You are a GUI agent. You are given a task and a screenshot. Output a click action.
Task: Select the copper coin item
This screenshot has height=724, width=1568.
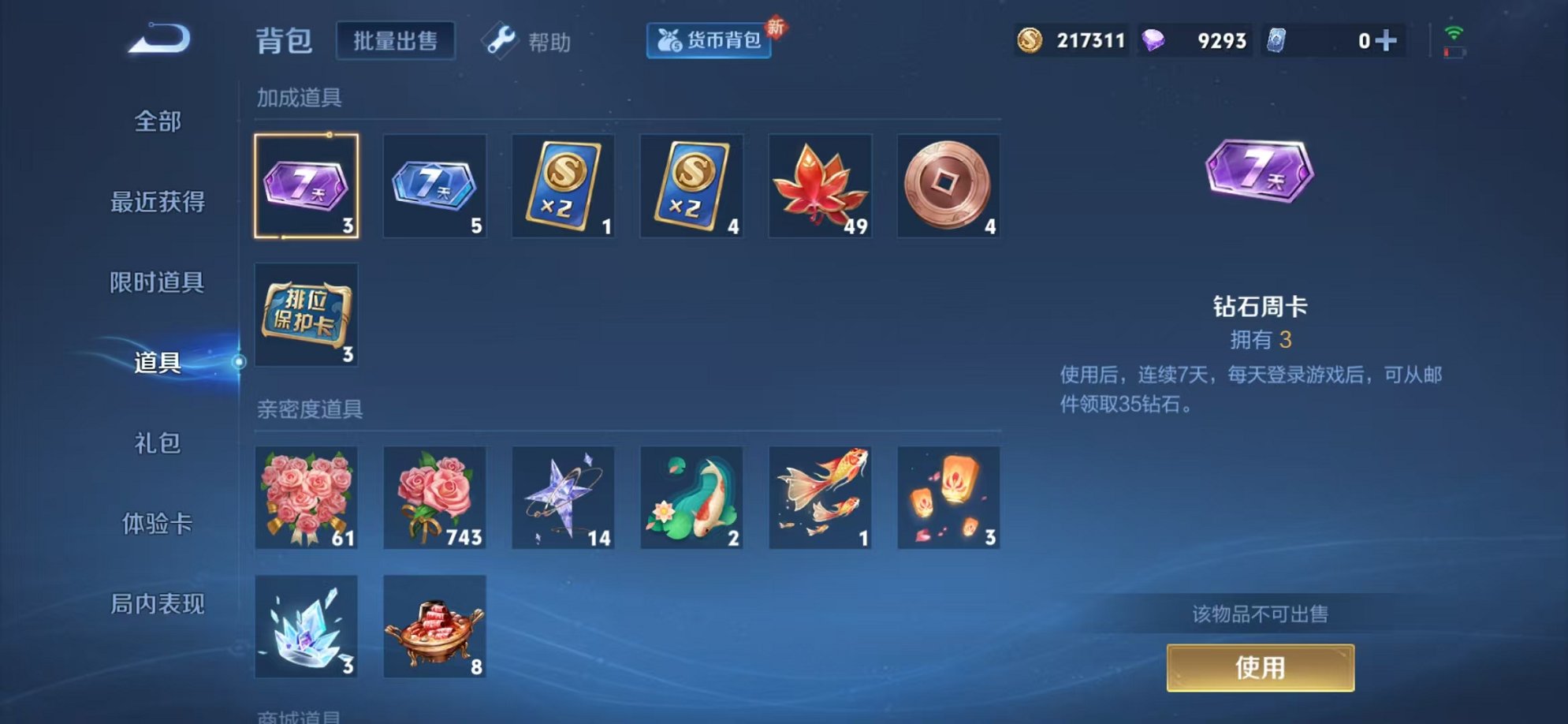tap(949, 185)
